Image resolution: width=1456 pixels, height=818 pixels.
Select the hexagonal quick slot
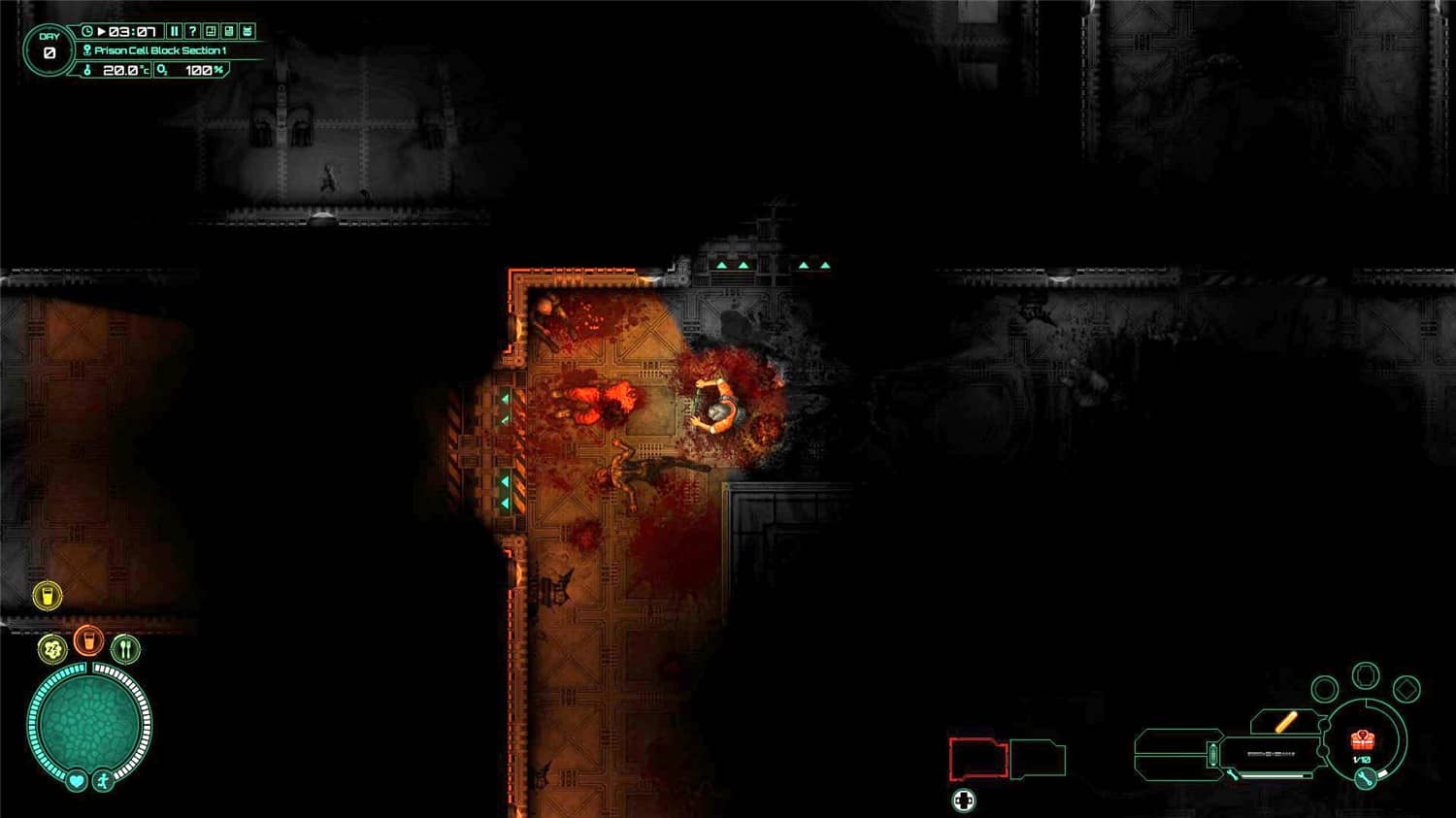click(x=1365, y=676)
